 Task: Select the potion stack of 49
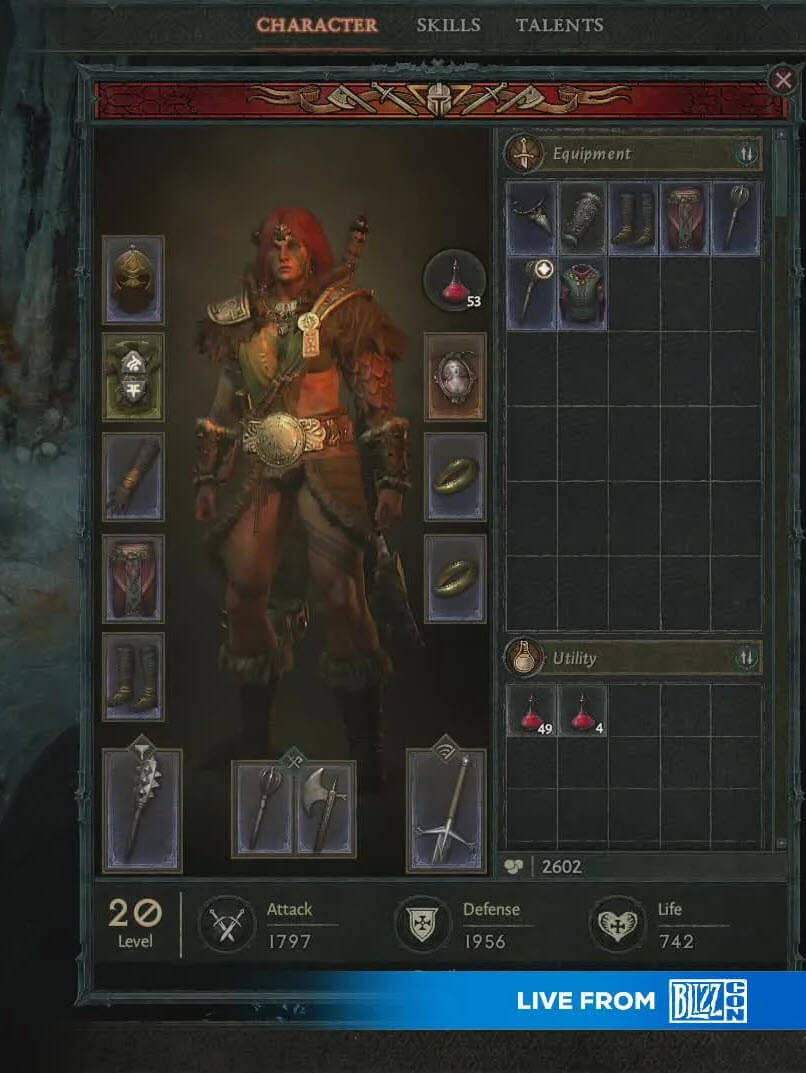[x=532, y=711]
